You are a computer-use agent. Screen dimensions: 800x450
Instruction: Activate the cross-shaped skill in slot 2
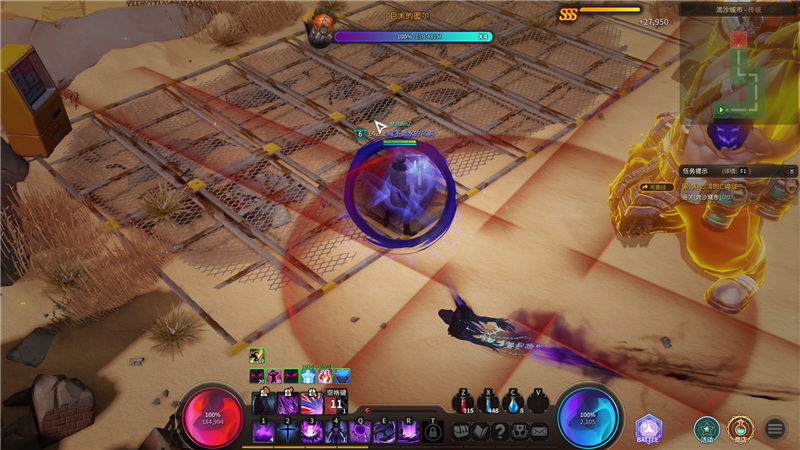pyautogui.click(x=288, y=430)
